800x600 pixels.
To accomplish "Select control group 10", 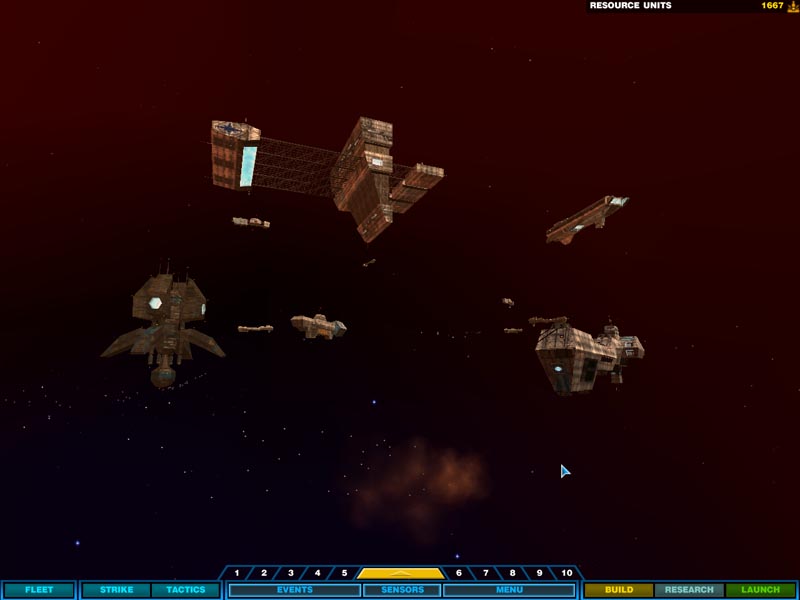I will pyautogui.click(x=567, y=573).
